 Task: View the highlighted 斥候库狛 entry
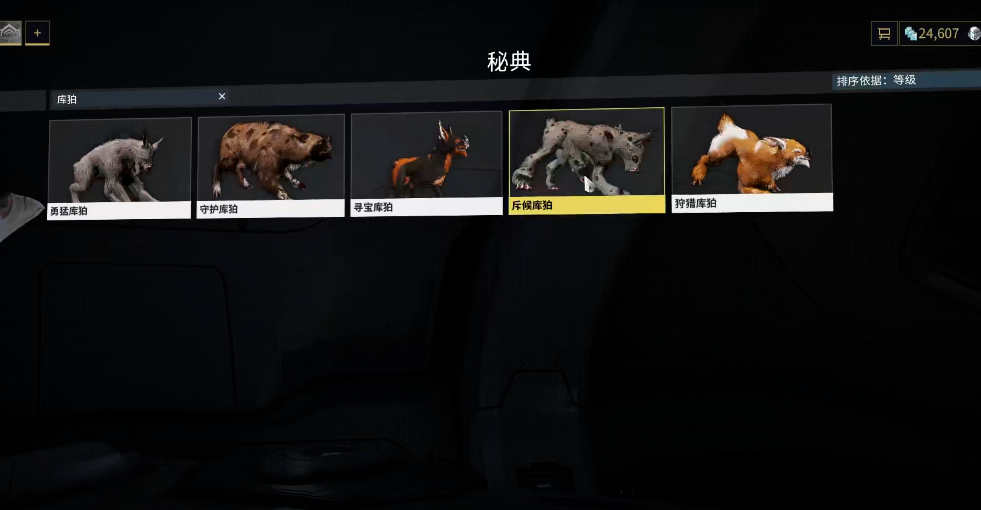click(586, 159)
